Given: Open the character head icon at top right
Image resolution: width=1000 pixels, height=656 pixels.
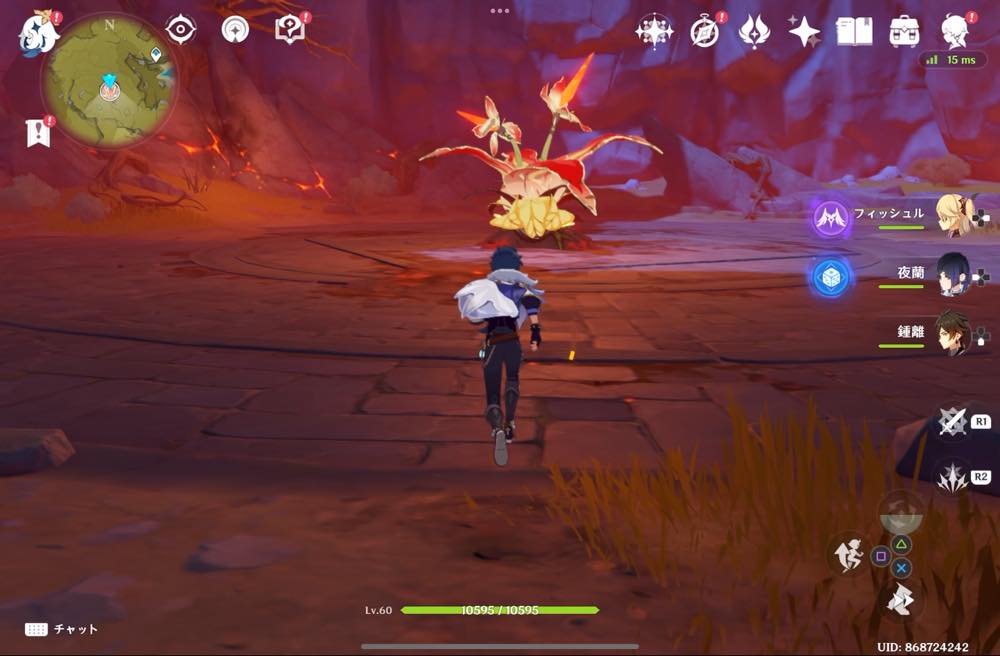Looking at the screenshot, I should (955, 31).
